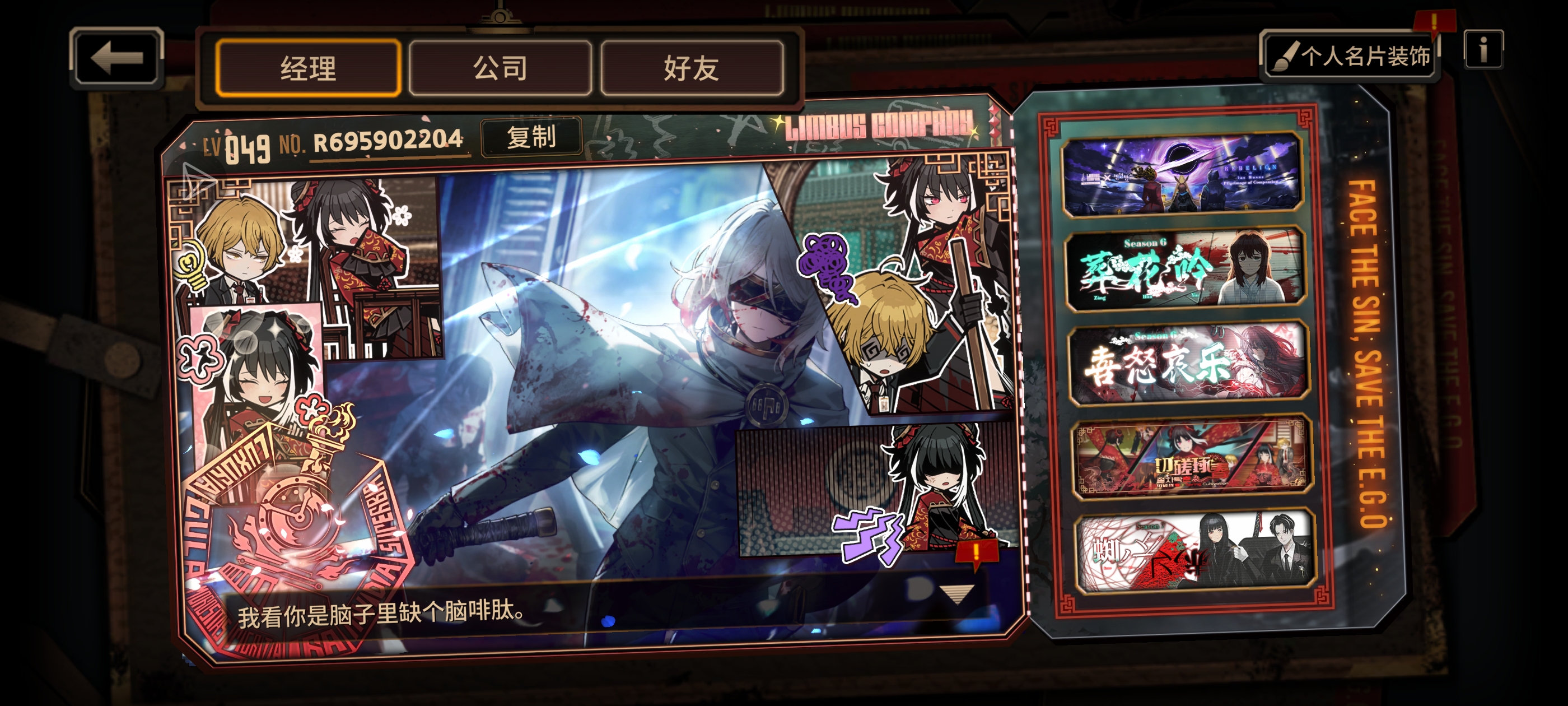Select the 经理 tab

click(308, 69)
